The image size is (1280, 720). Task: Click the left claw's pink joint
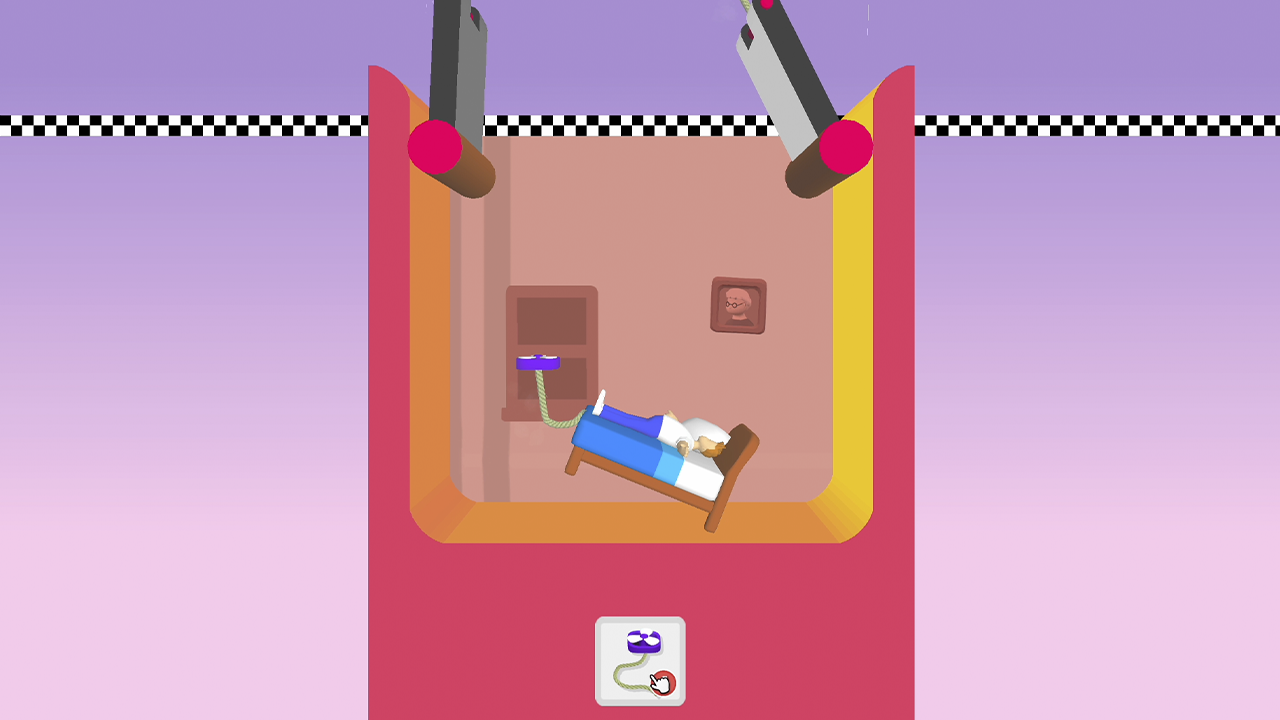point(434,146)
